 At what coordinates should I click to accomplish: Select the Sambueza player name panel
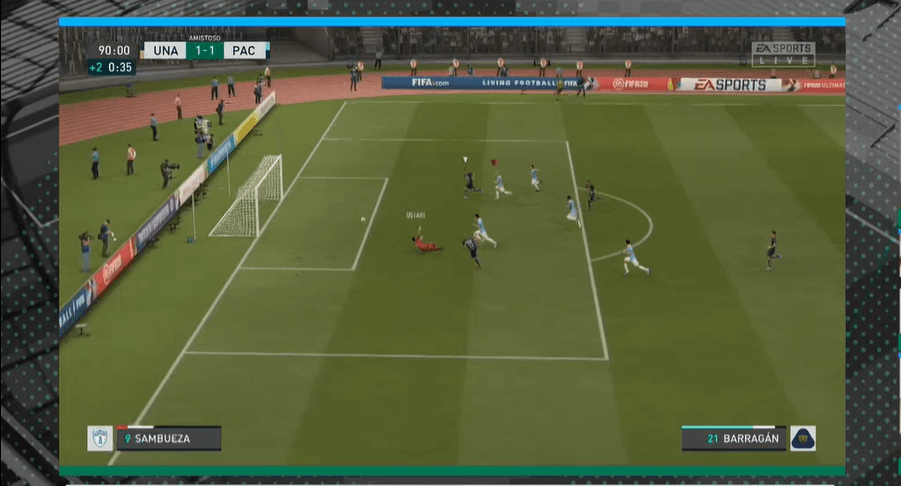tap(167, 438)
